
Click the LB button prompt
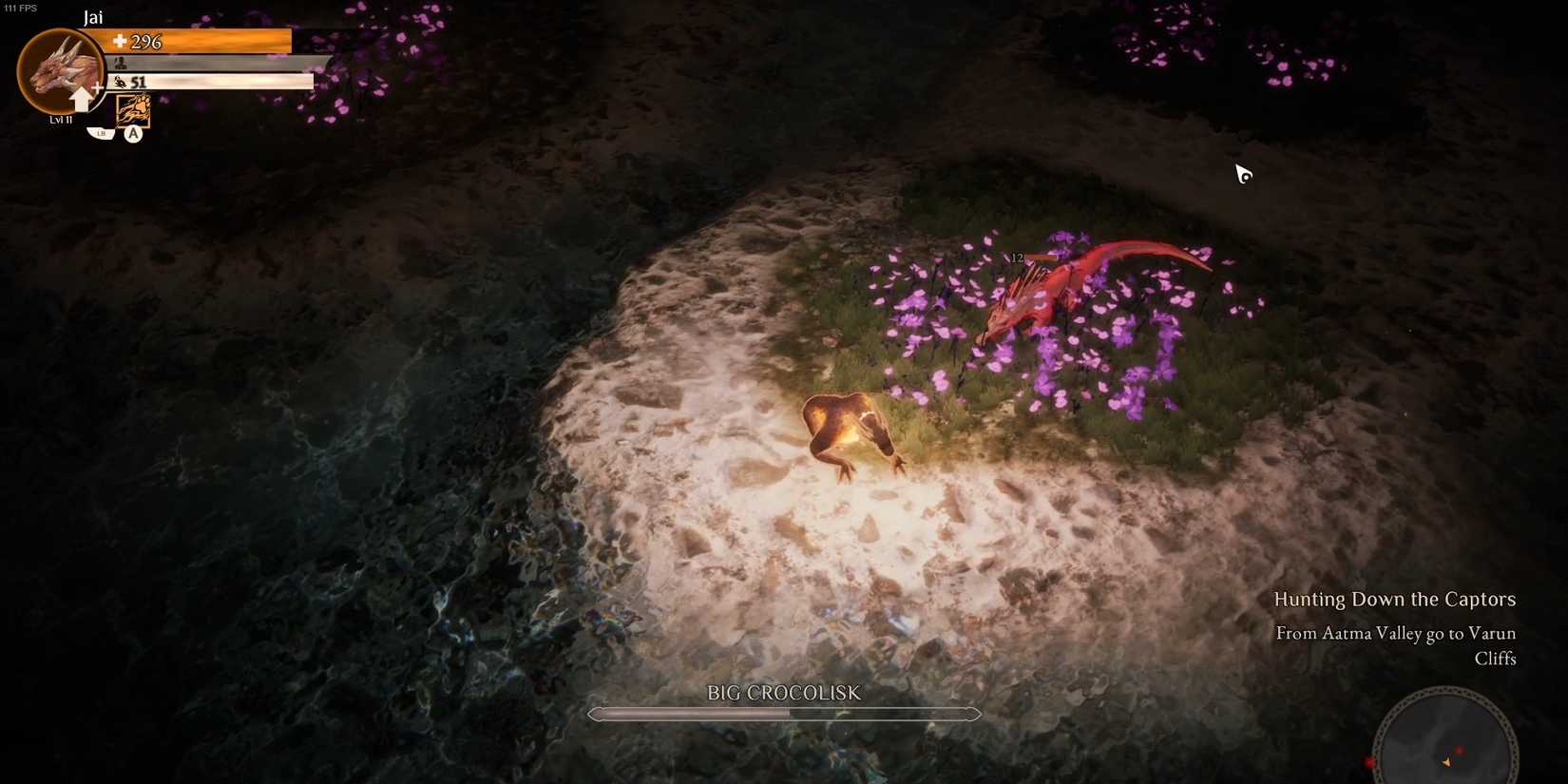point(100,133)
